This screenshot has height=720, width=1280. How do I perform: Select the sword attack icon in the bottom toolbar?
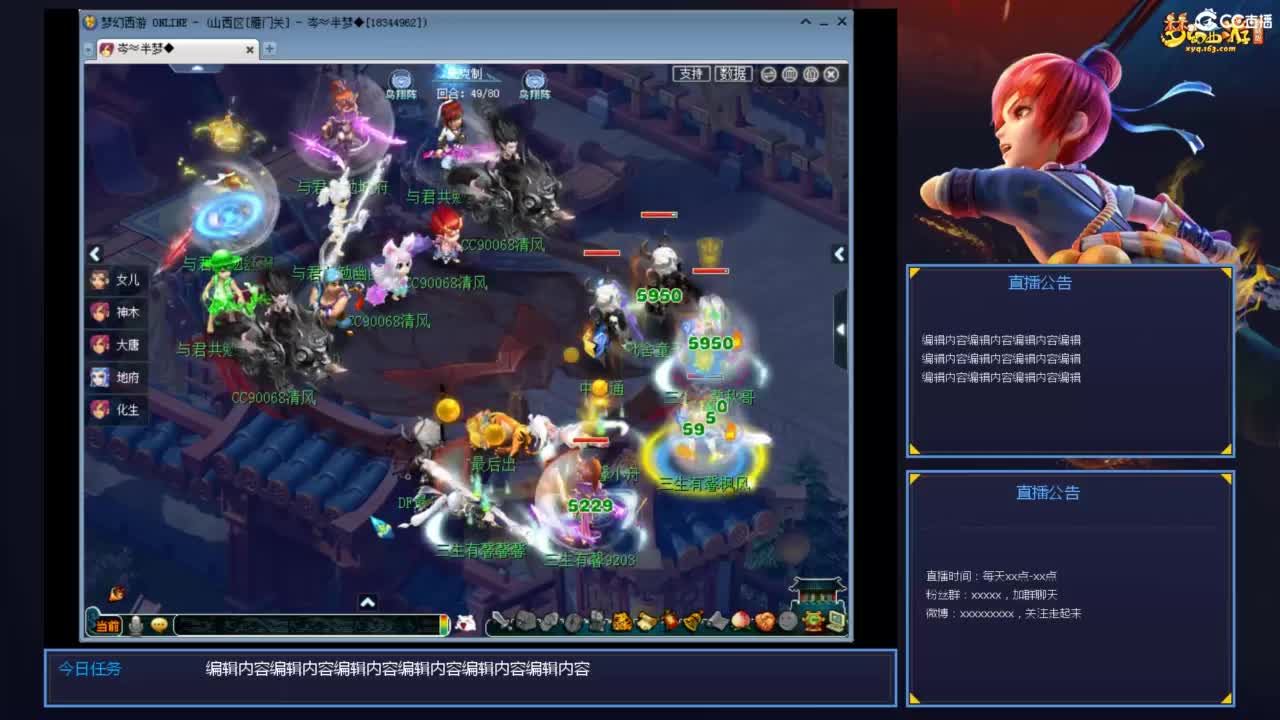(502, 622)
